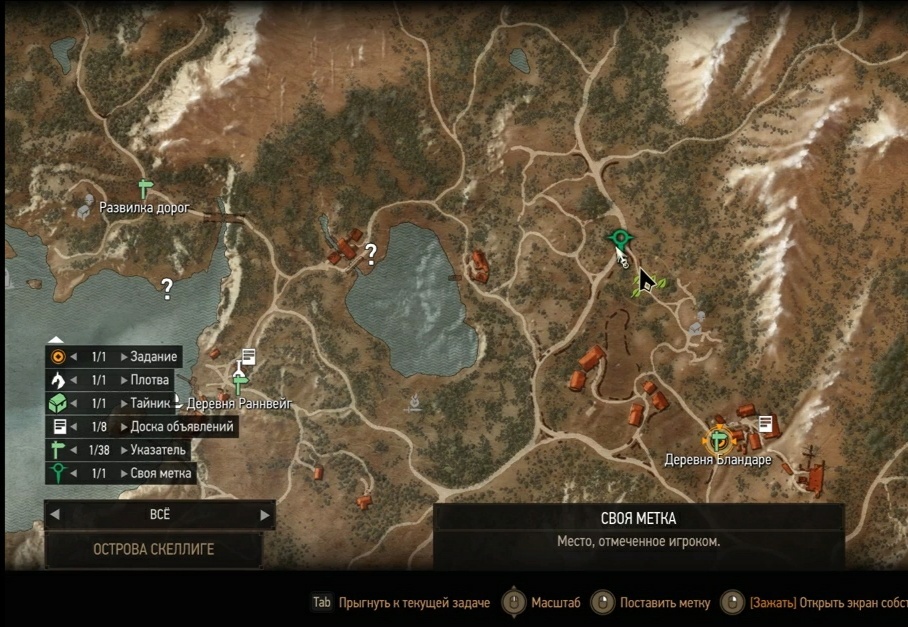The width and height of the screenshot is (908, 627).
Task: Cycle Доска объявлений markers back with left arrow
Action: (x=74, y=427)
